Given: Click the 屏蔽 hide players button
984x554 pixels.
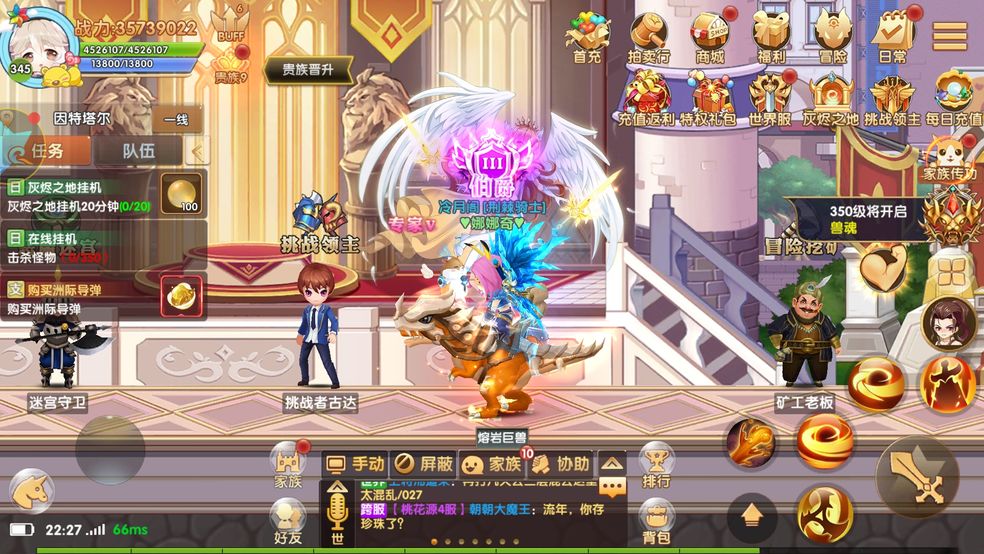Looking at the screenshot, I should coord(423,463).
